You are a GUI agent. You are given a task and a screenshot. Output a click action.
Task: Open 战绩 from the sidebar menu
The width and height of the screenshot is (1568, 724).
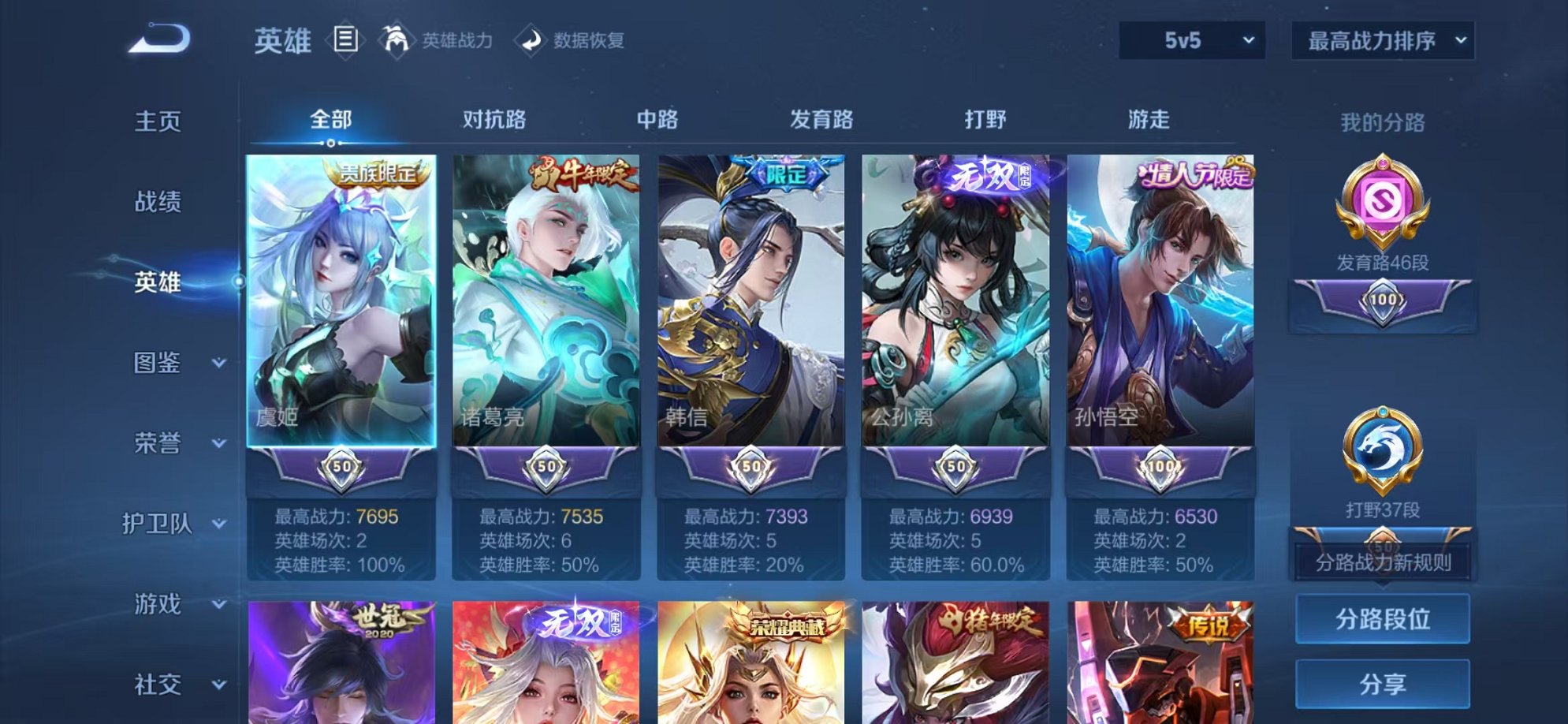point(155,203)
